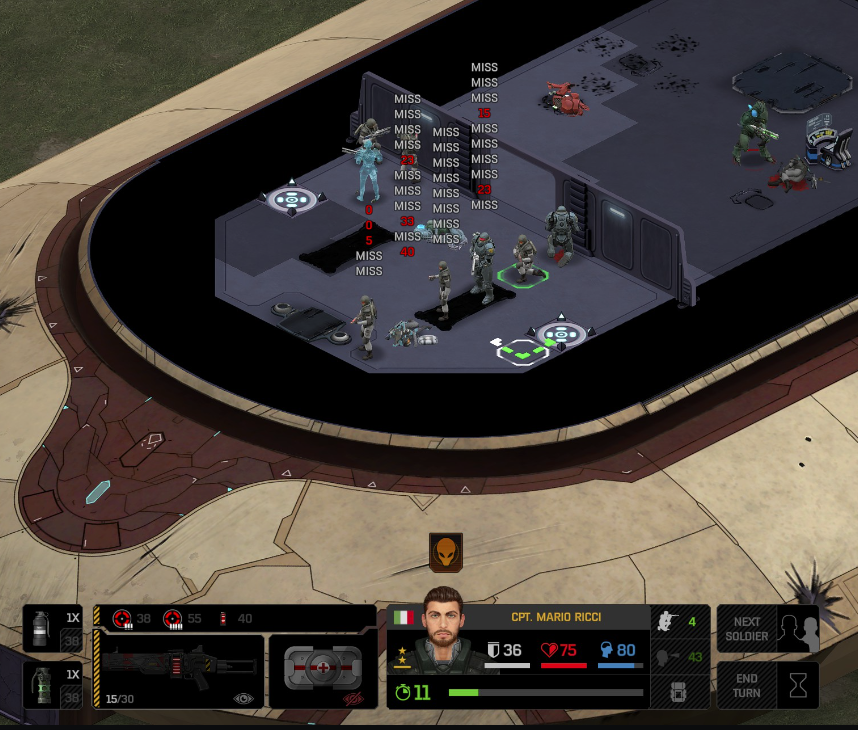Choose the 38 time unit shot mode

click(132, 619)
